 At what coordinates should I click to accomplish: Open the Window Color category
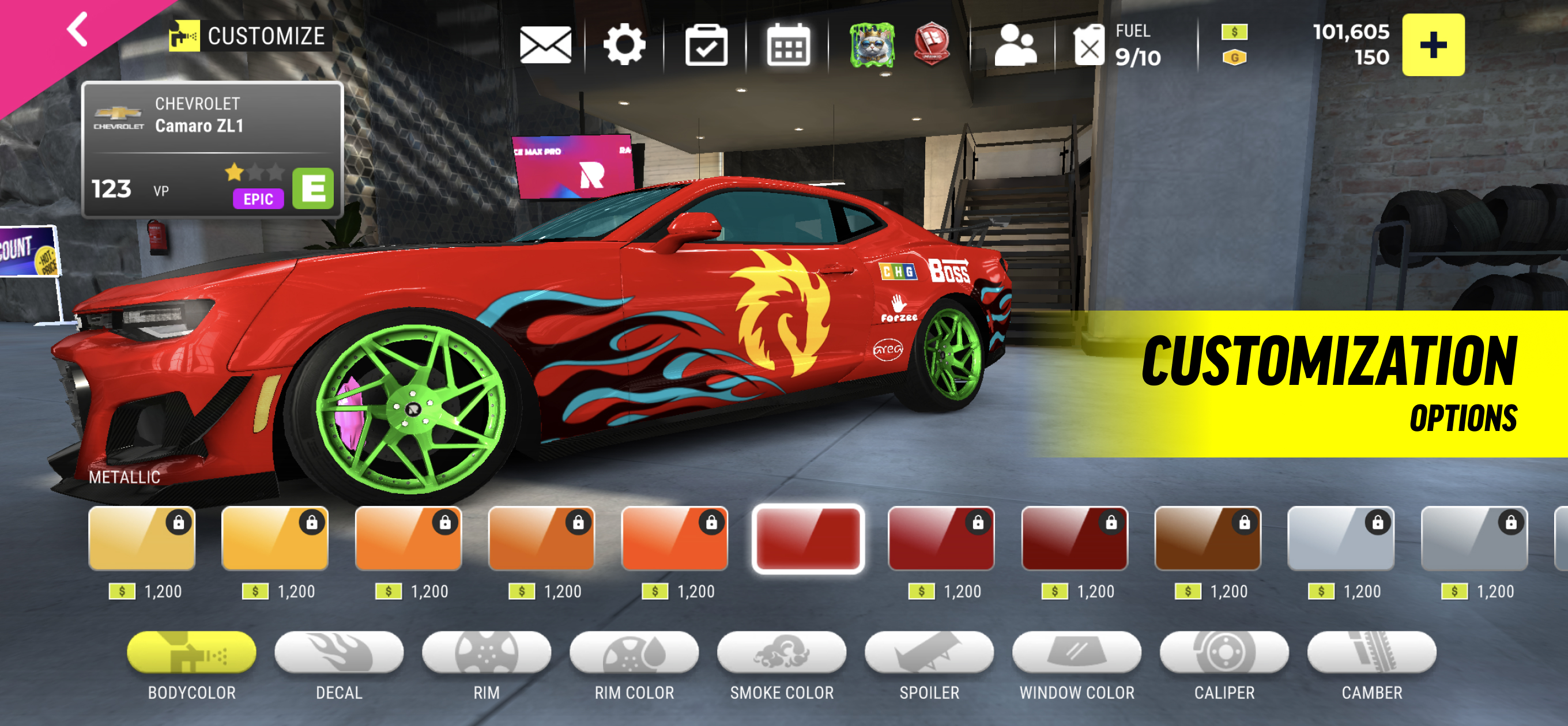1076,654
